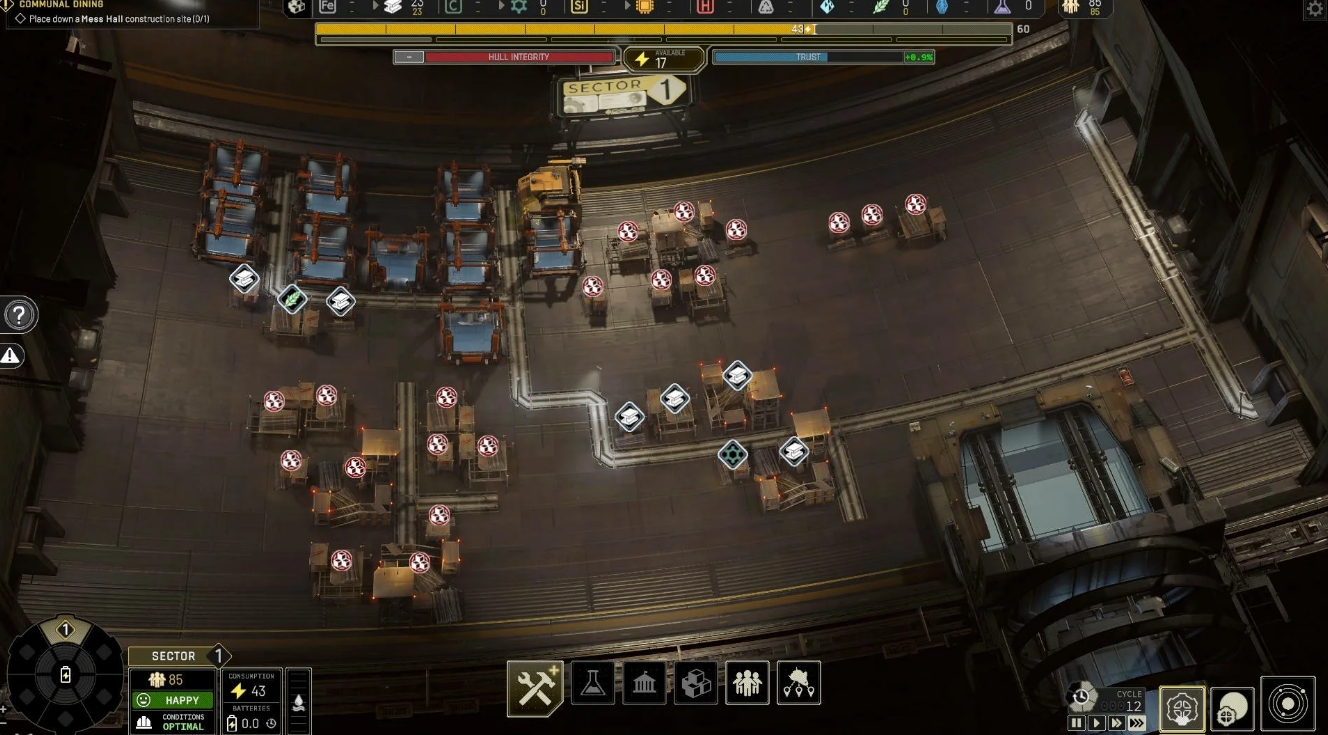The image size is (1328, 735).
Task: Open settings with the gear icon
Action: [1315, 9]
